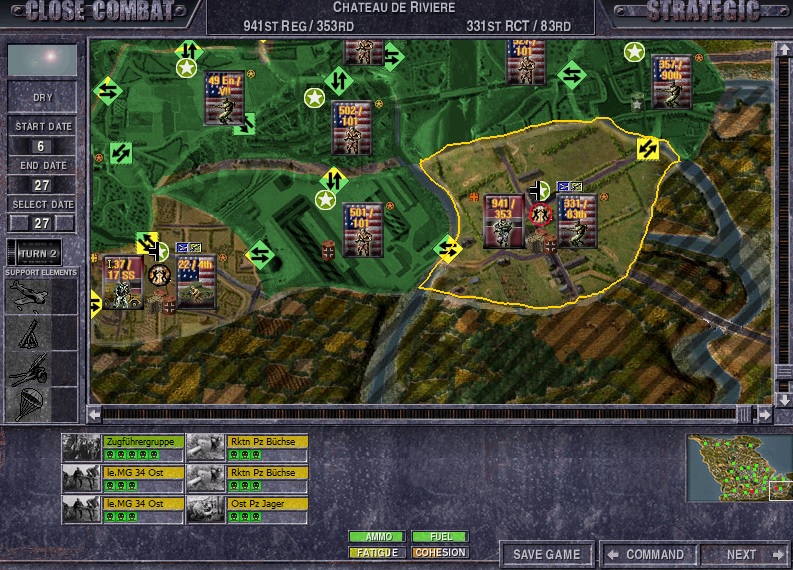Image resolution: width=793 pixels, height=570 pixels.
Task: Select the mortar support element
Action: (27, 331)
